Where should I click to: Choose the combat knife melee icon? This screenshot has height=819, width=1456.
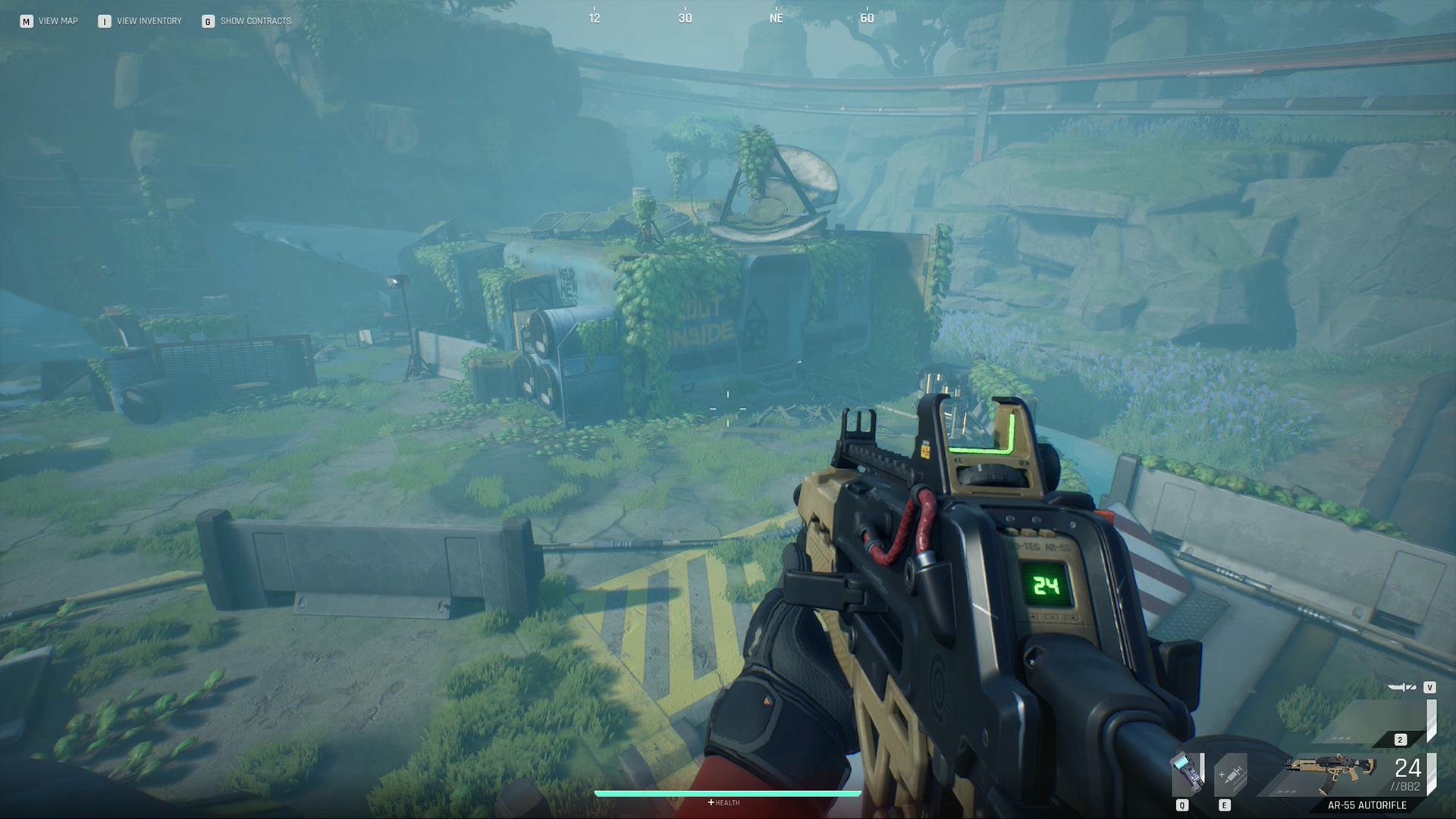click(1401, 688)
